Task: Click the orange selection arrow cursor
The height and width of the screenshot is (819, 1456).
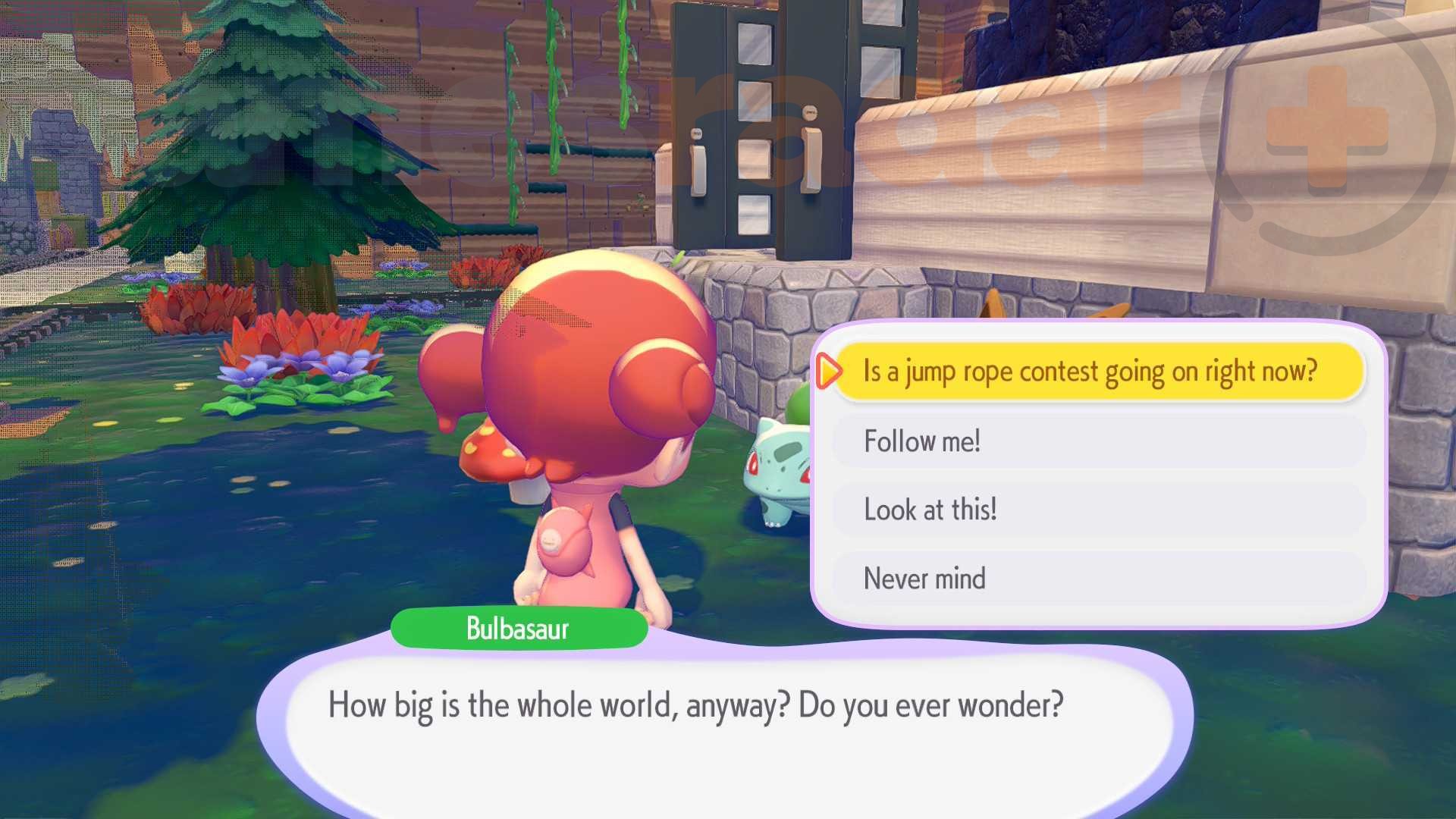Action: coord(830,372)
